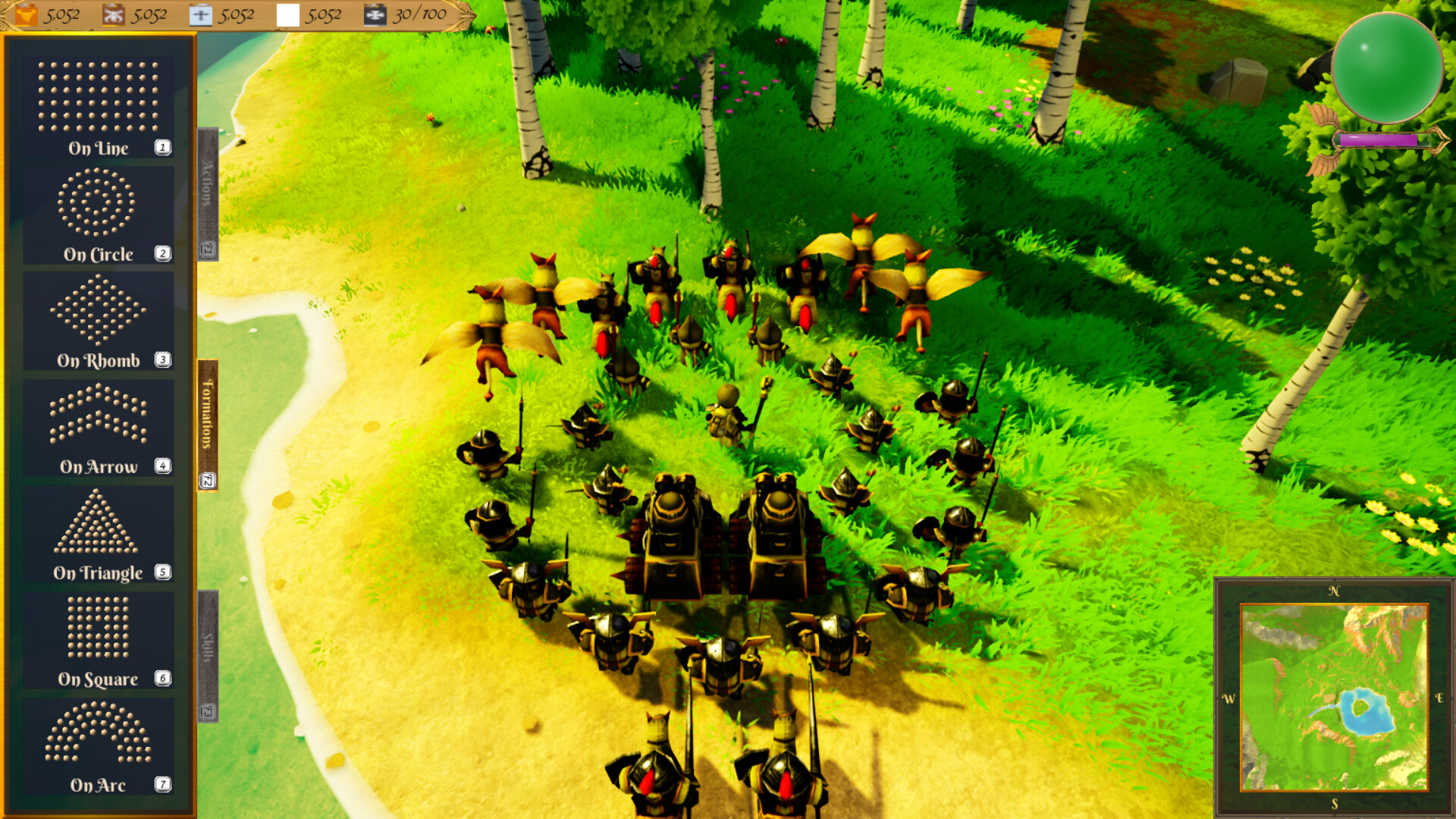Click the hero unit at the army's center

tap(728, 413)
